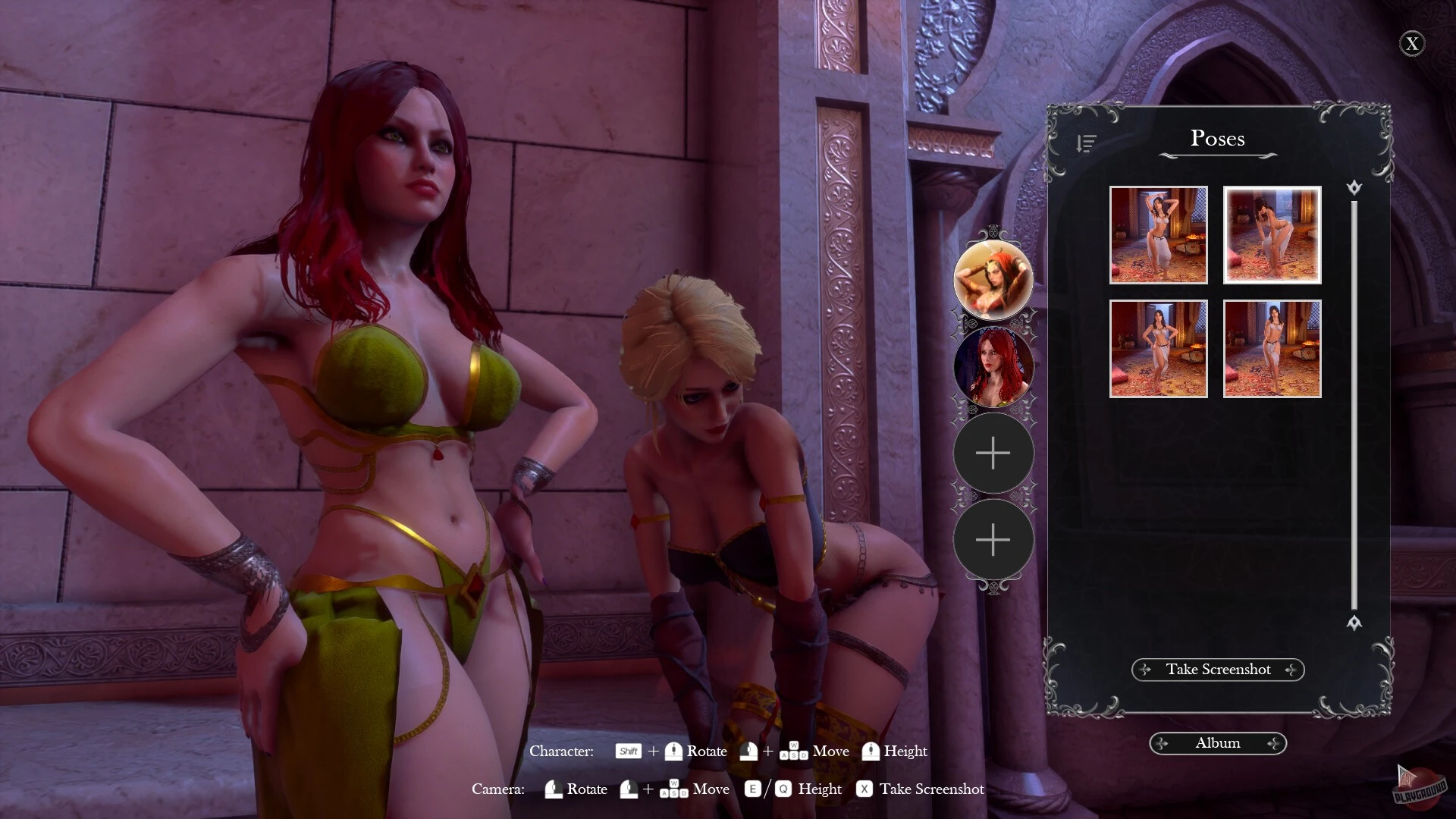
Task: Open the pose sorting options icon
Action: [1086, 144]
